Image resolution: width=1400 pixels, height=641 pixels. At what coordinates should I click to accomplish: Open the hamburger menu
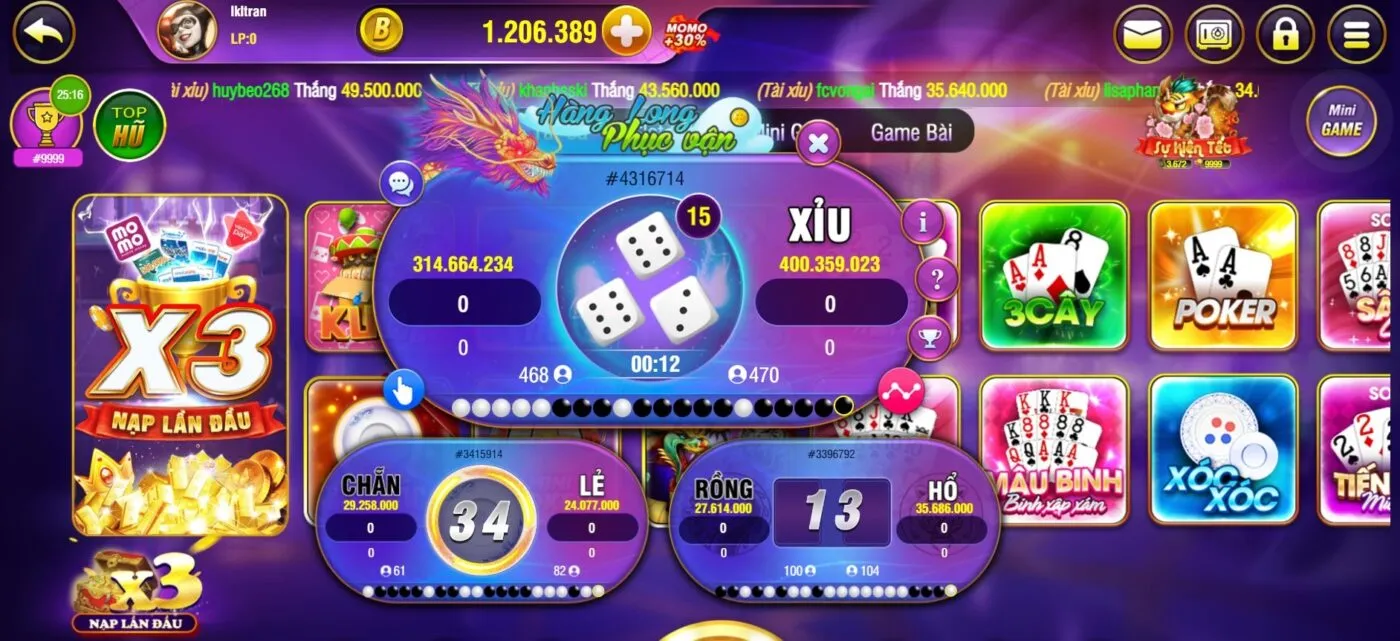(x=1356, y=34)
